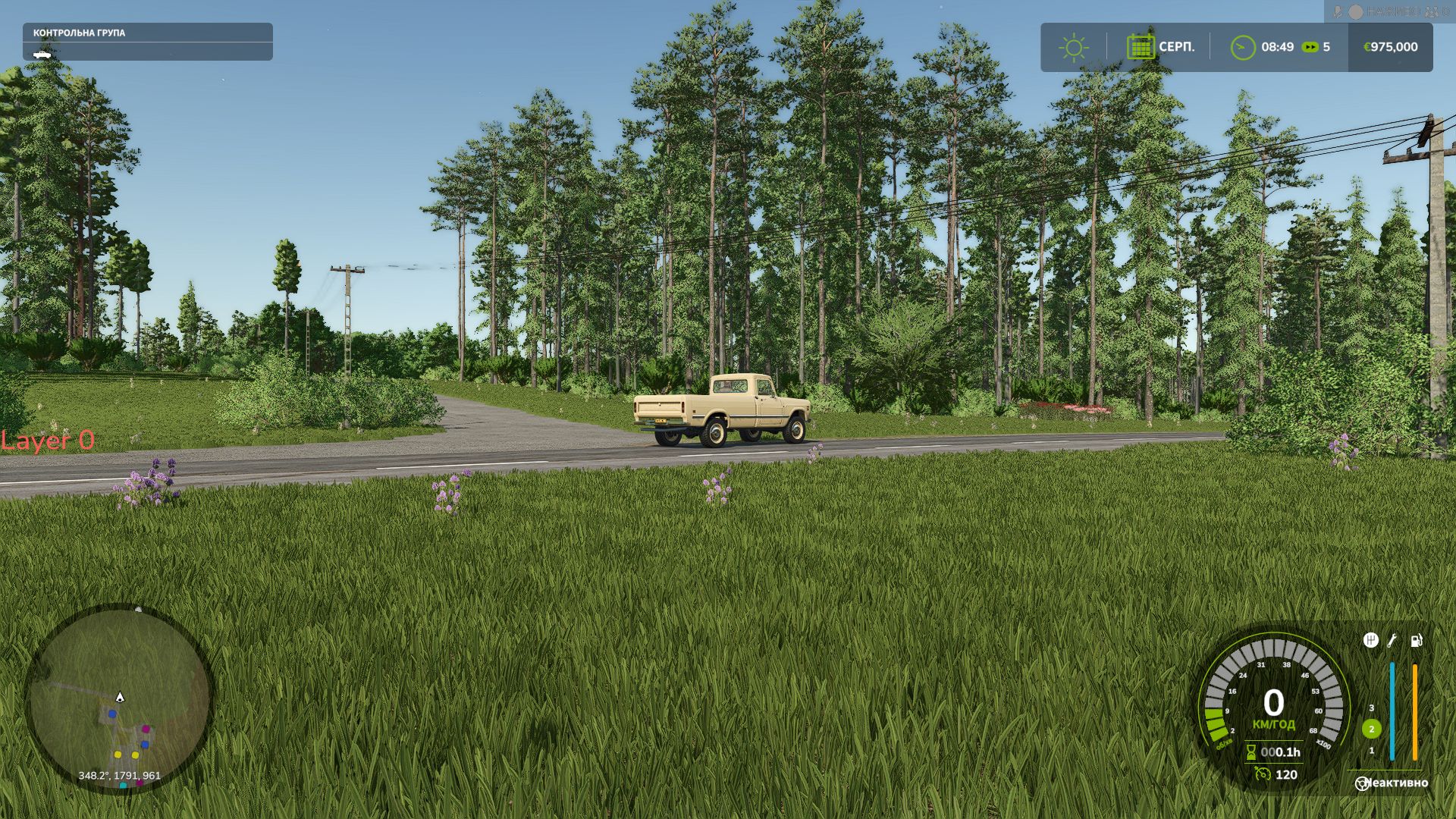Click the 08:49 time display
Screen dimensions: 1456x819
(1278, 47)
